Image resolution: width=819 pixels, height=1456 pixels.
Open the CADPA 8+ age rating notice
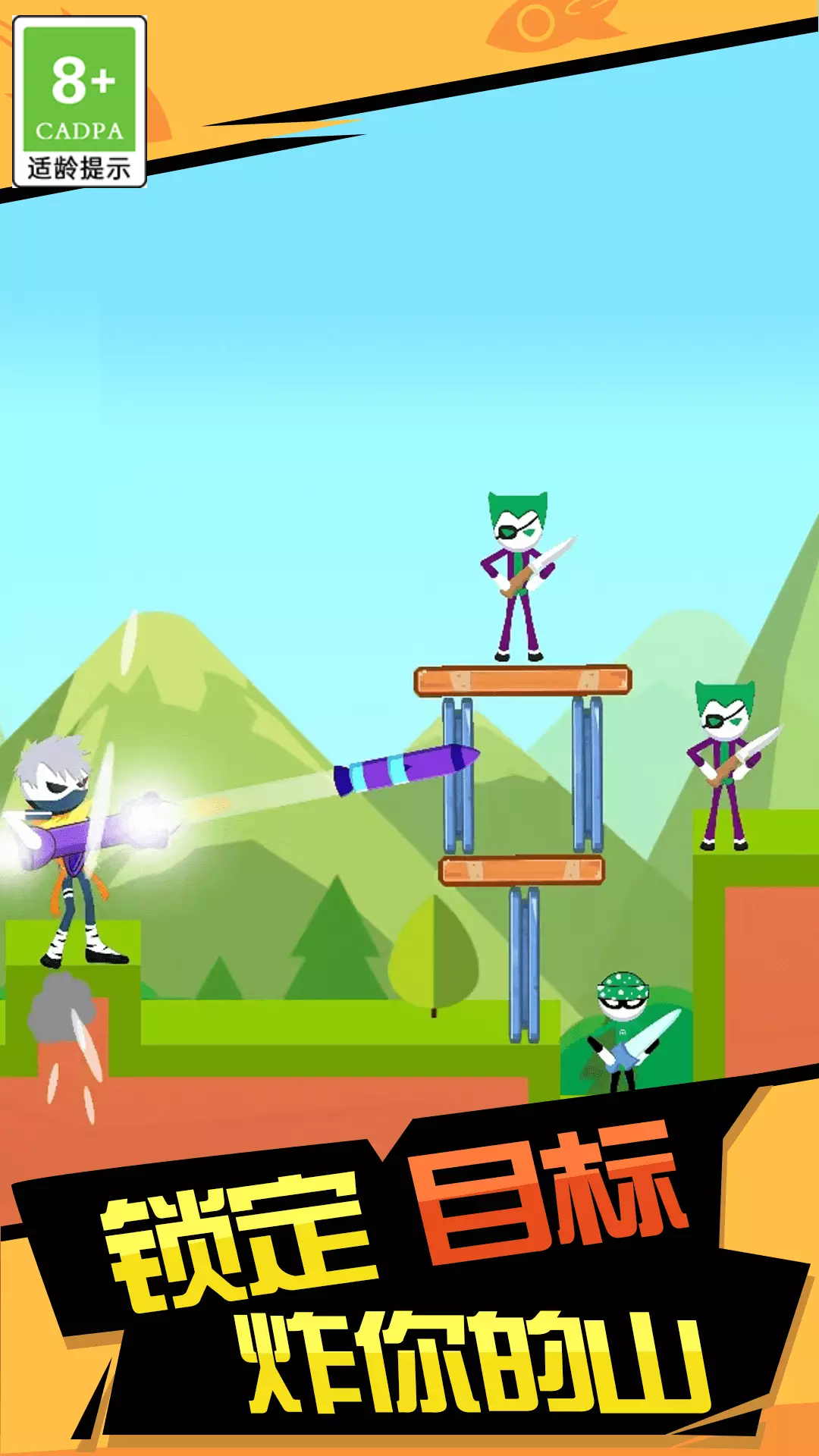click(x=80, y=102)
